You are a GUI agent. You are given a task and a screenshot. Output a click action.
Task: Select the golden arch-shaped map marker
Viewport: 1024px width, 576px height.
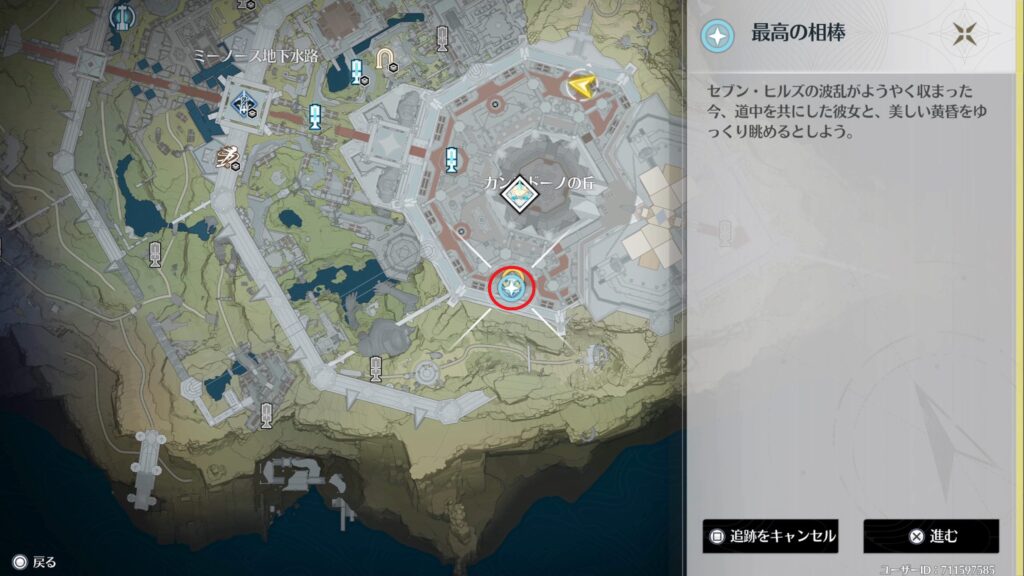tap(384, 61)
